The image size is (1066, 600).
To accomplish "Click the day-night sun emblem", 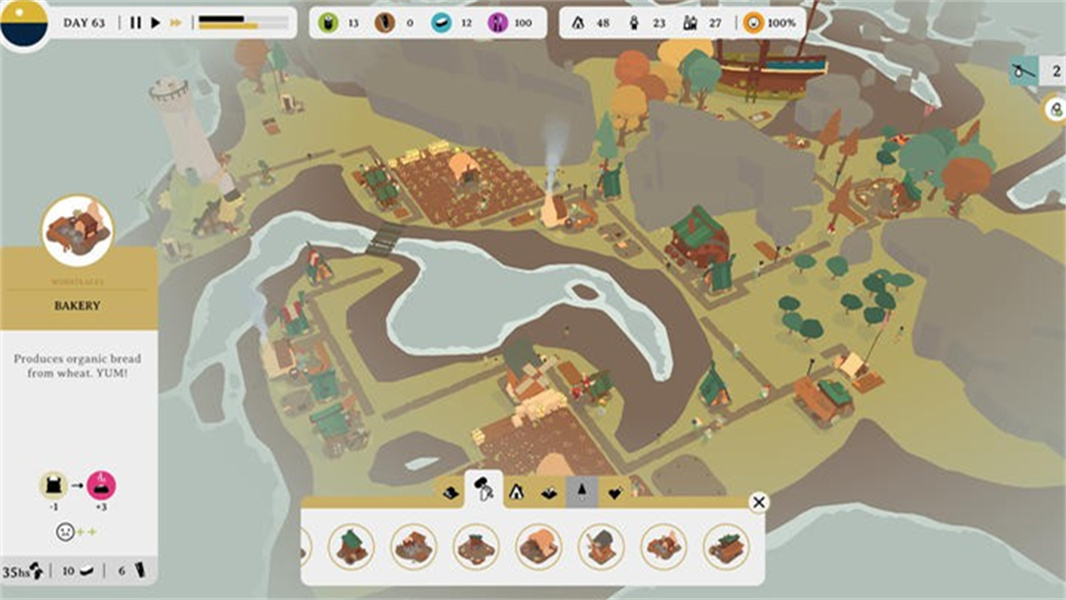I will coord(24,22).
